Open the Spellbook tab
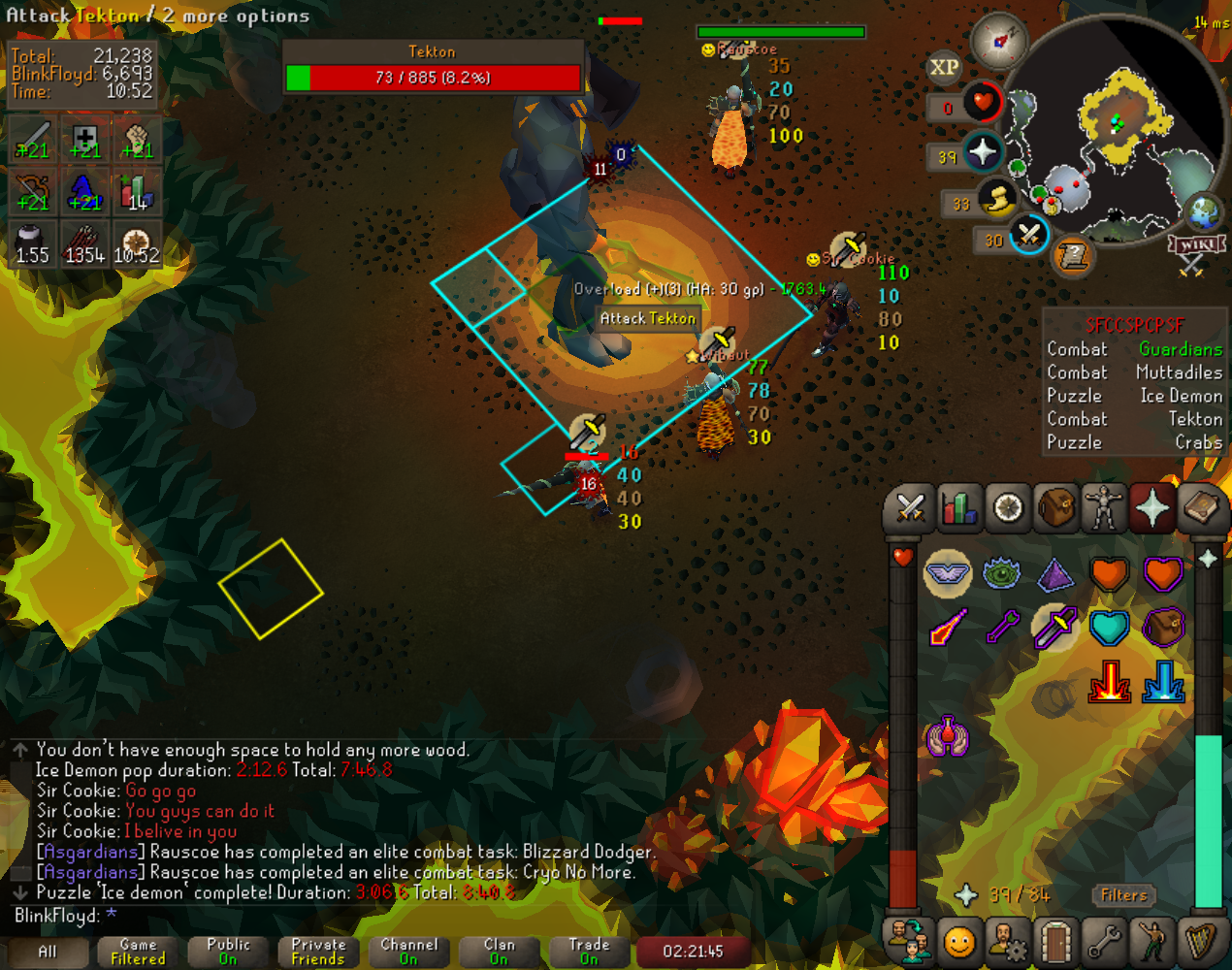1232x970 pixels. click(x=1201, y=507)
